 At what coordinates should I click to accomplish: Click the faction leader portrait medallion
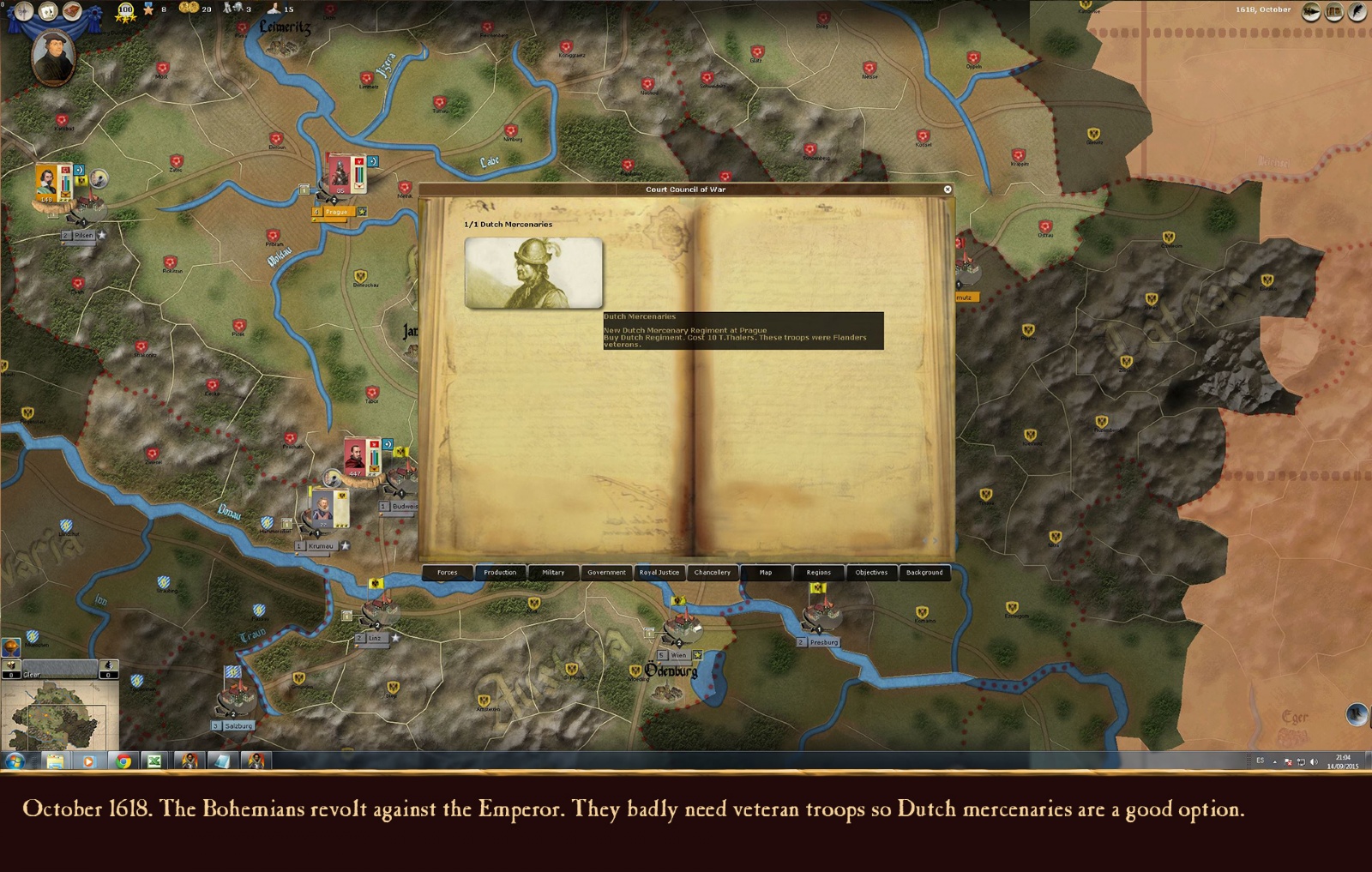(53, 57)
